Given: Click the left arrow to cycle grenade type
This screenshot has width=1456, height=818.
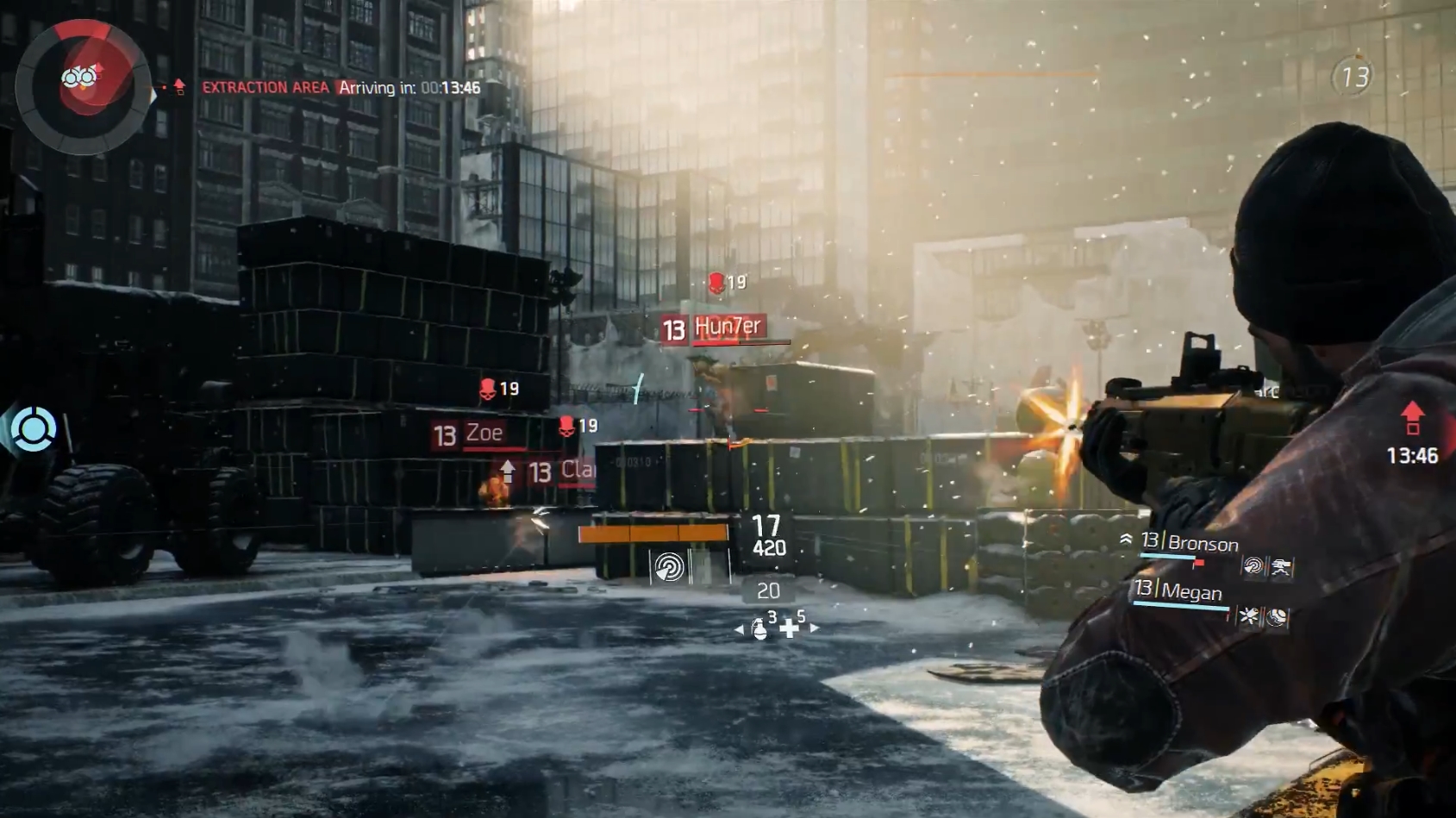Looking at the screenshot, I should [740, 629].
